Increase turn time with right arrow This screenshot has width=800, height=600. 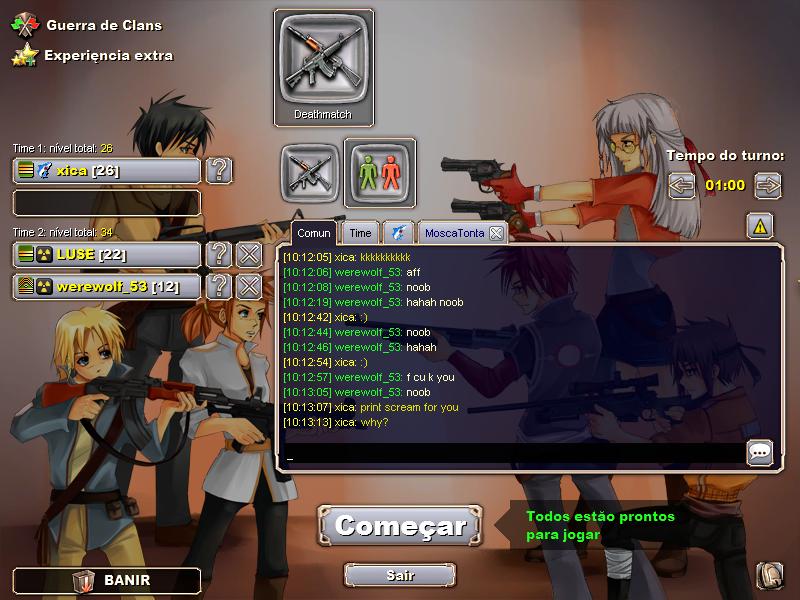[767, 185]
